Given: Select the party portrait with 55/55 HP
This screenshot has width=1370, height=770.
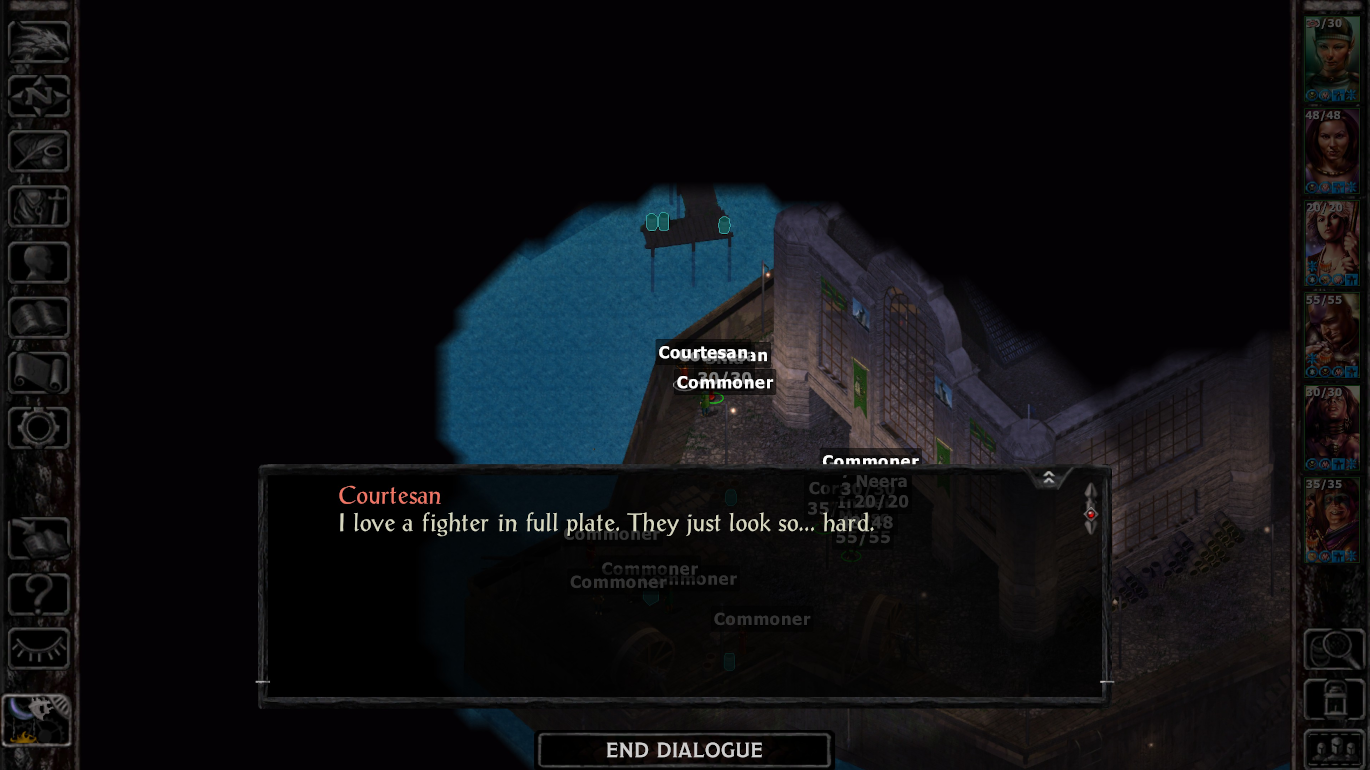Looking at the screenshot, I should point(1331,336).
